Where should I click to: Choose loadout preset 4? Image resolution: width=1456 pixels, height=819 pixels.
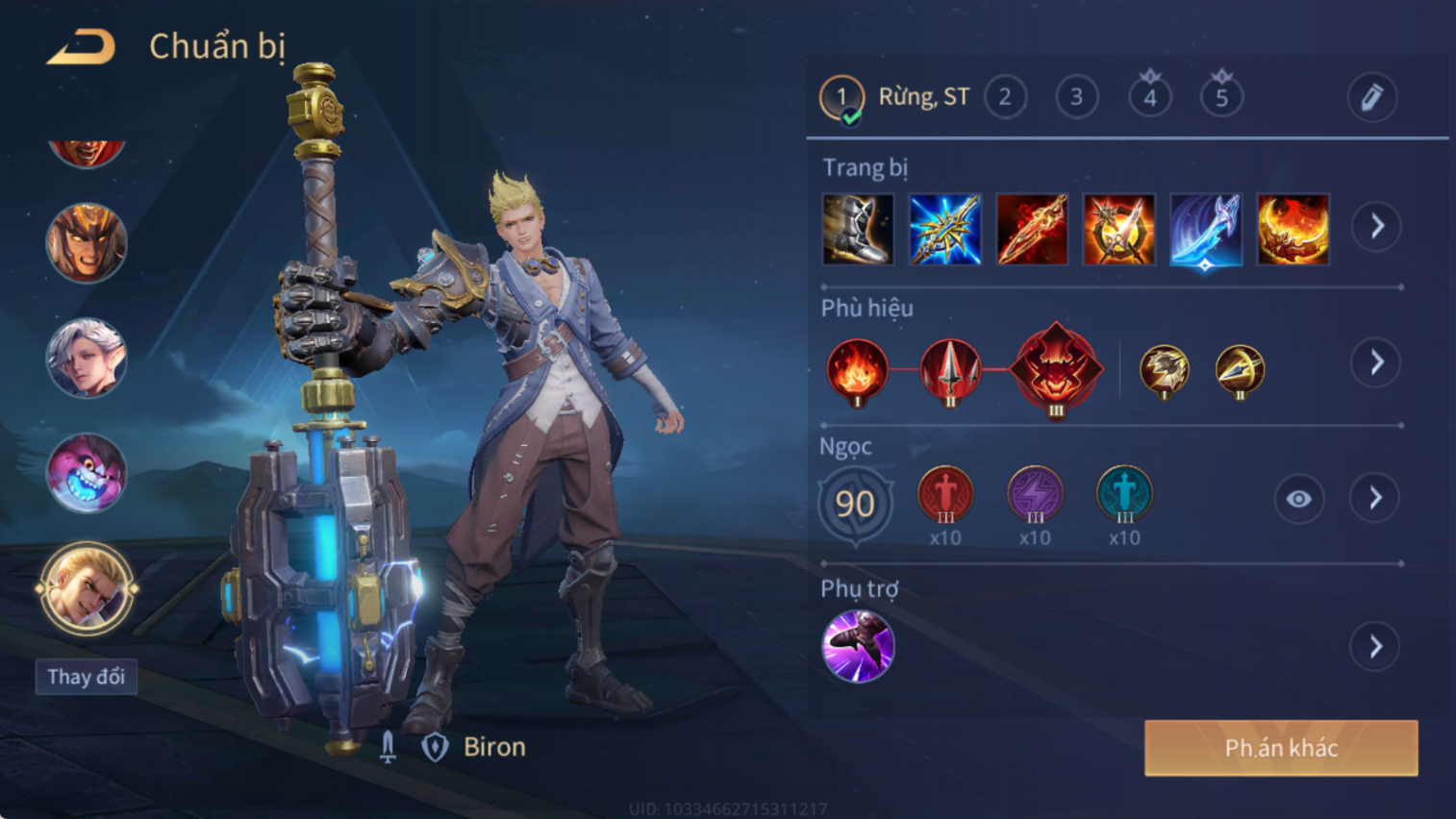point(1149,97)
